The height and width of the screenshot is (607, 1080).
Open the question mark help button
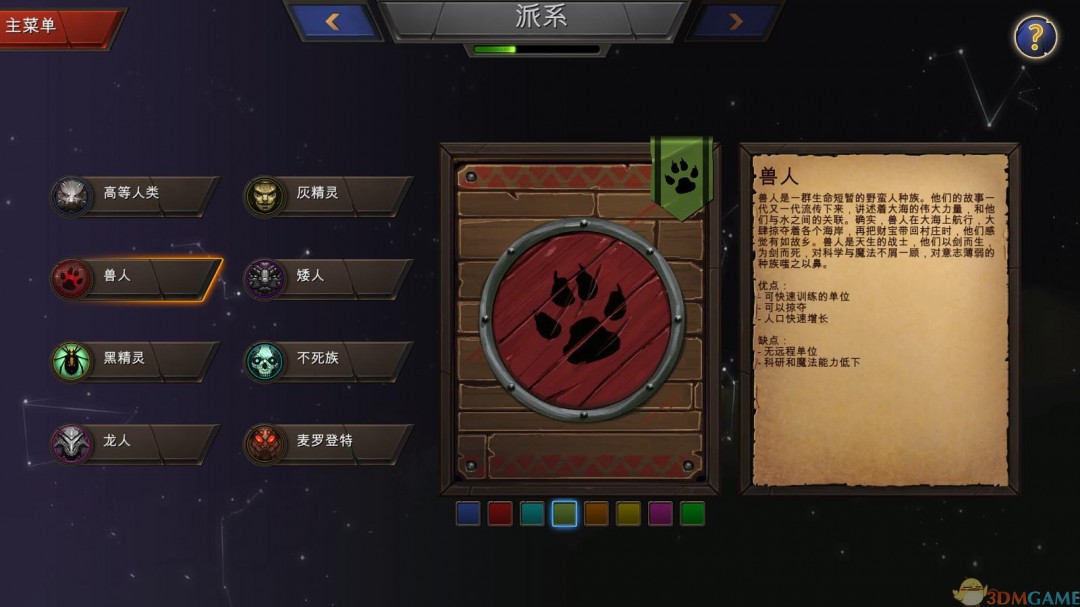(1035, 37)
